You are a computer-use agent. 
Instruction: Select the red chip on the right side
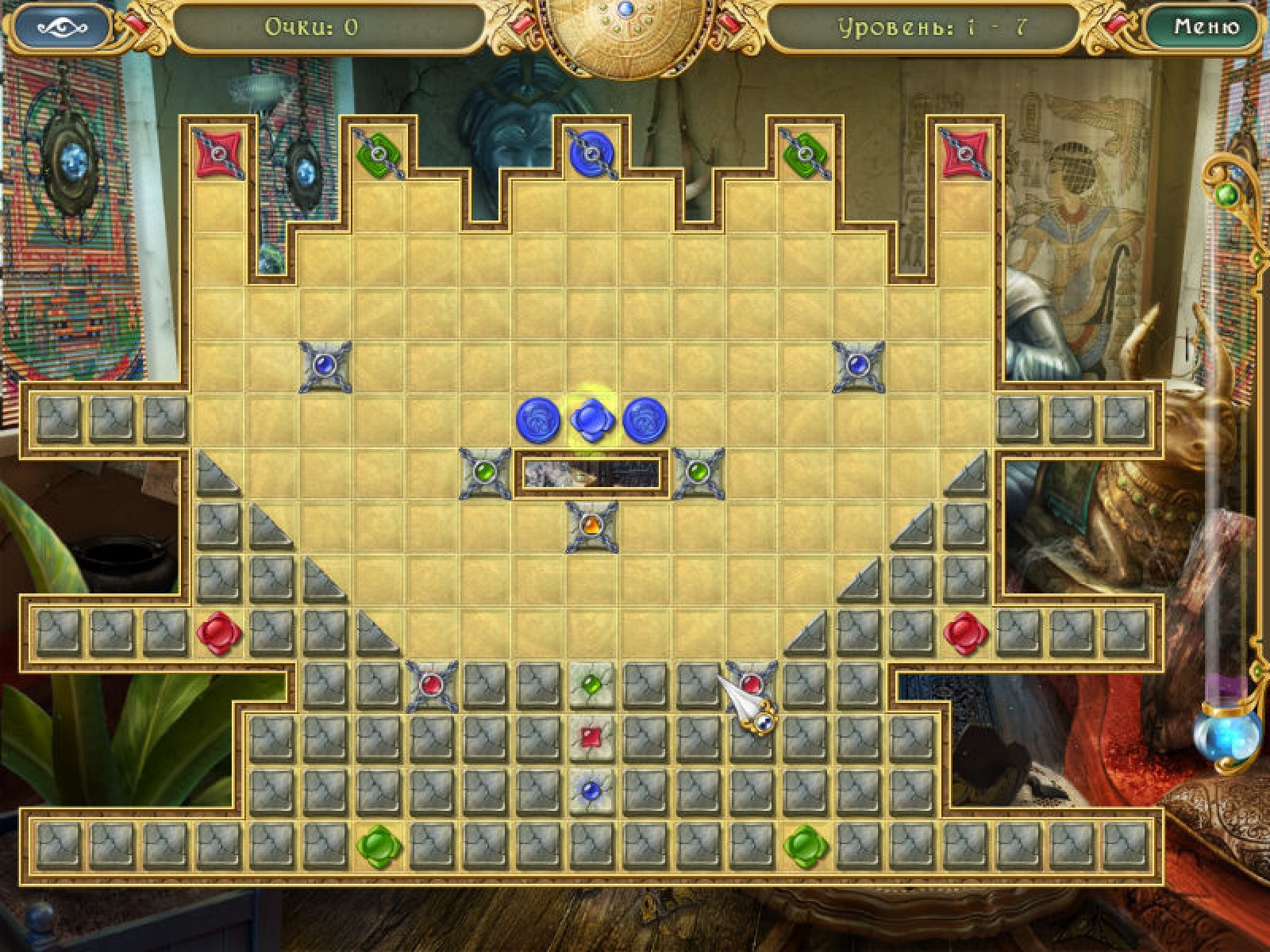point(965,634)
